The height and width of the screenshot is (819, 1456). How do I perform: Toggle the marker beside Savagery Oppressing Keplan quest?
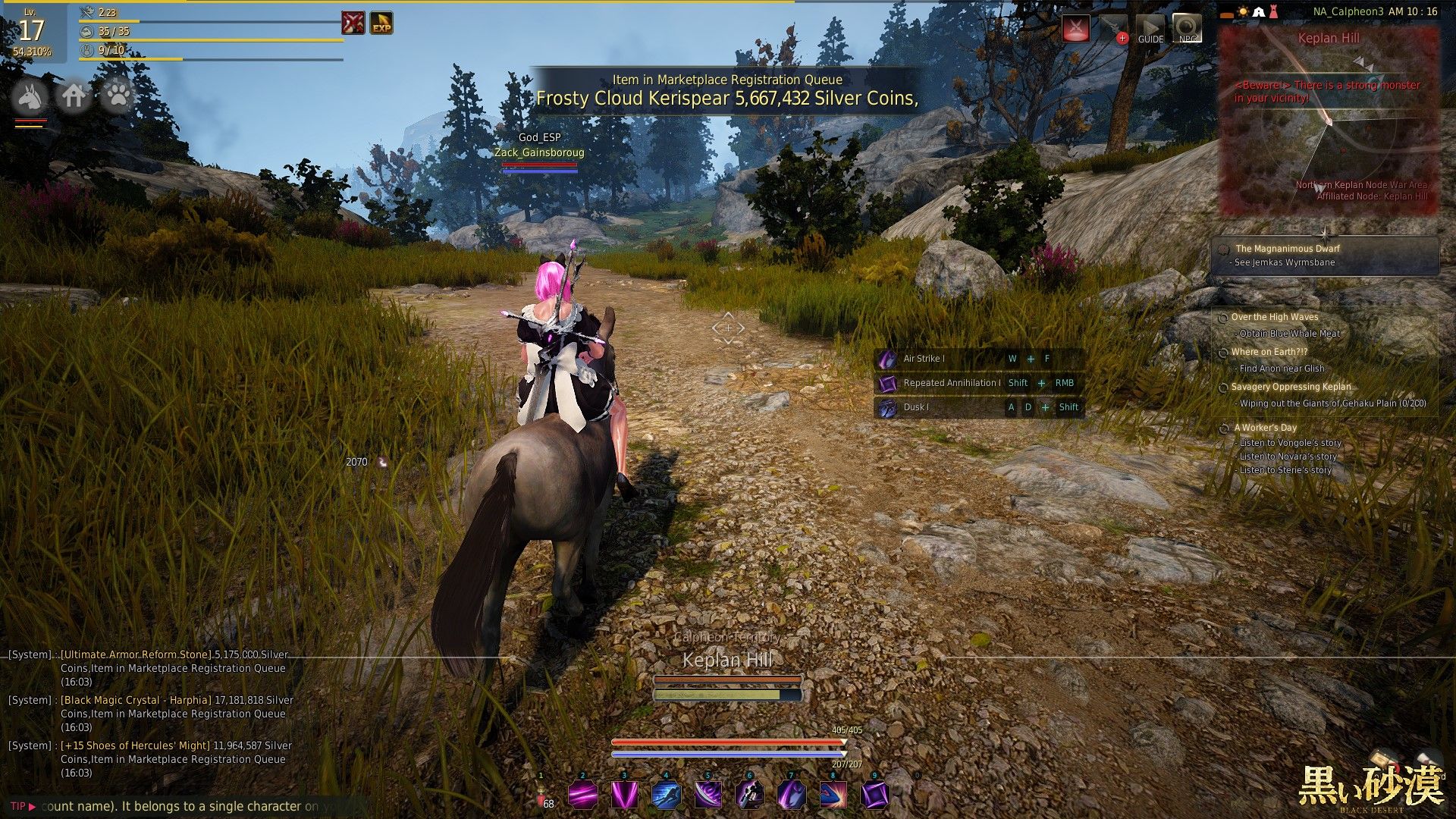1222,387
